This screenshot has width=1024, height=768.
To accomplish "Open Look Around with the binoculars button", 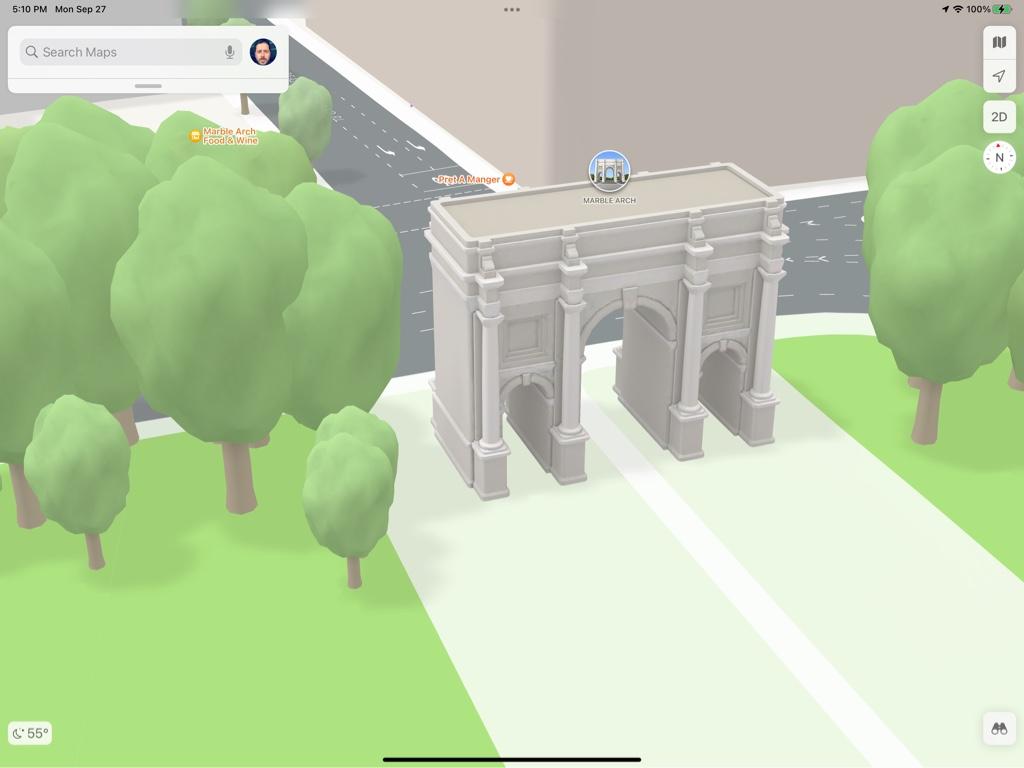I will click(x=999, y=729).
